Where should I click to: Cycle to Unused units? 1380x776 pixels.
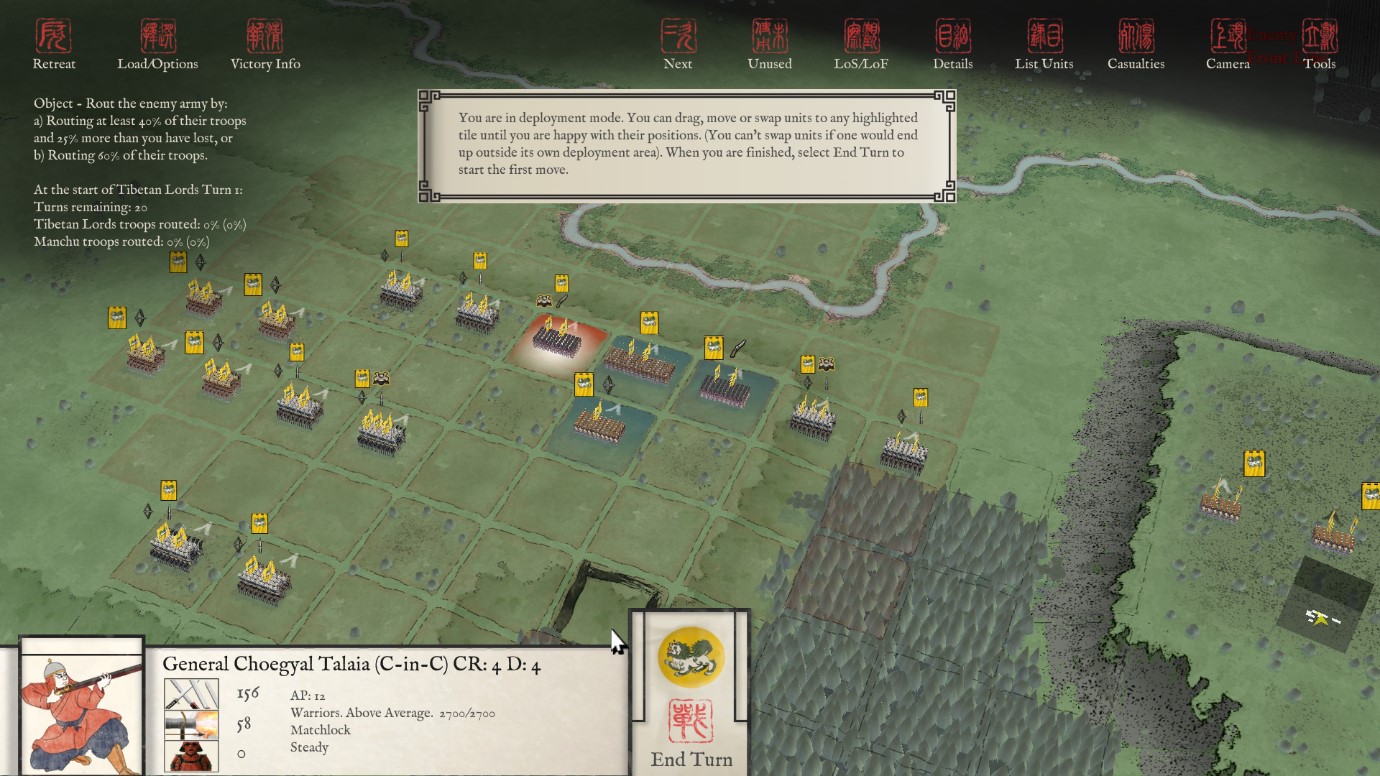[769, 45]
